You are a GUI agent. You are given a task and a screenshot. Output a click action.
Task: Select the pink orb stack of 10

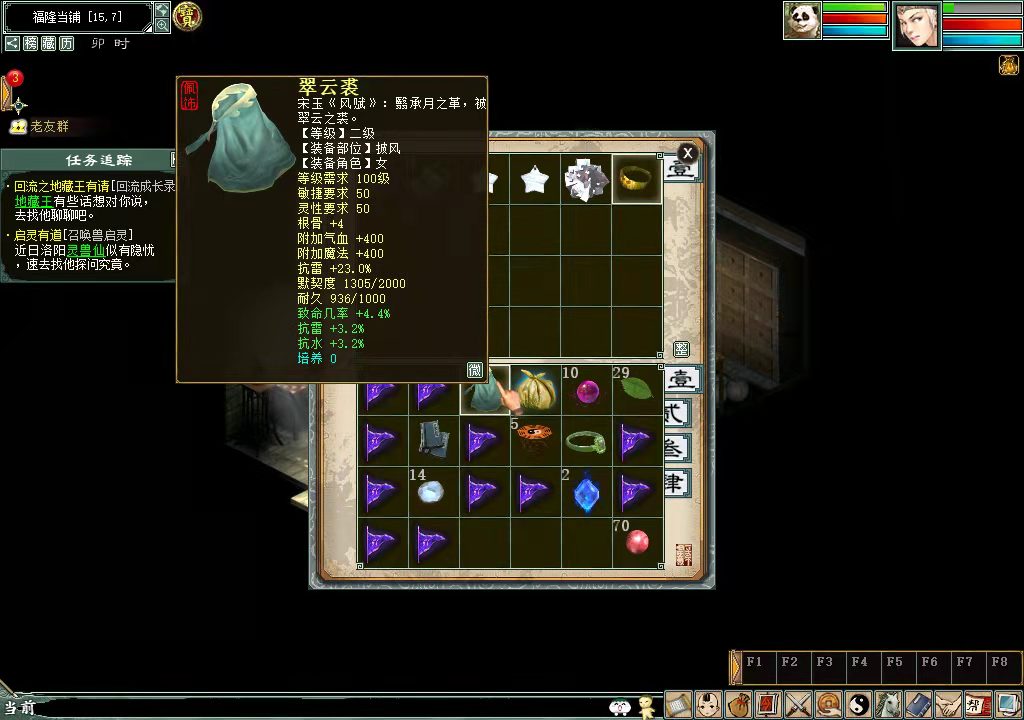(x=586, y=390)
